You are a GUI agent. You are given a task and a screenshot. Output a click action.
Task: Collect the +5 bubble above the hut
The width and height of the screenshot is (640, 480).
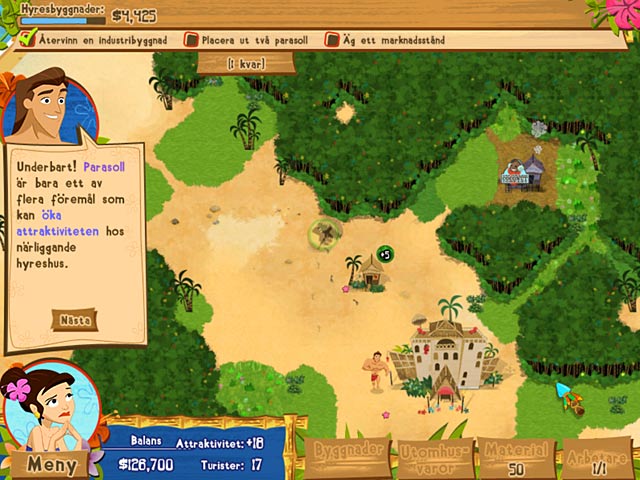[384, 254]
